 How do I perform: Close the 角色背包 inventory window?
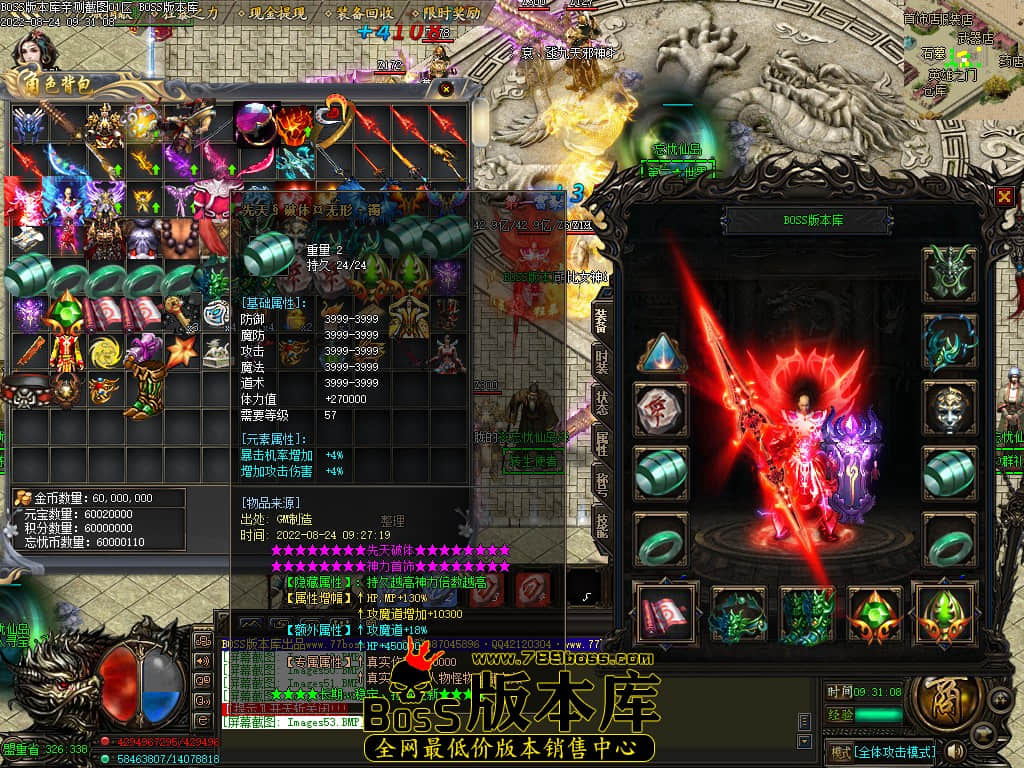pos(445,89)
